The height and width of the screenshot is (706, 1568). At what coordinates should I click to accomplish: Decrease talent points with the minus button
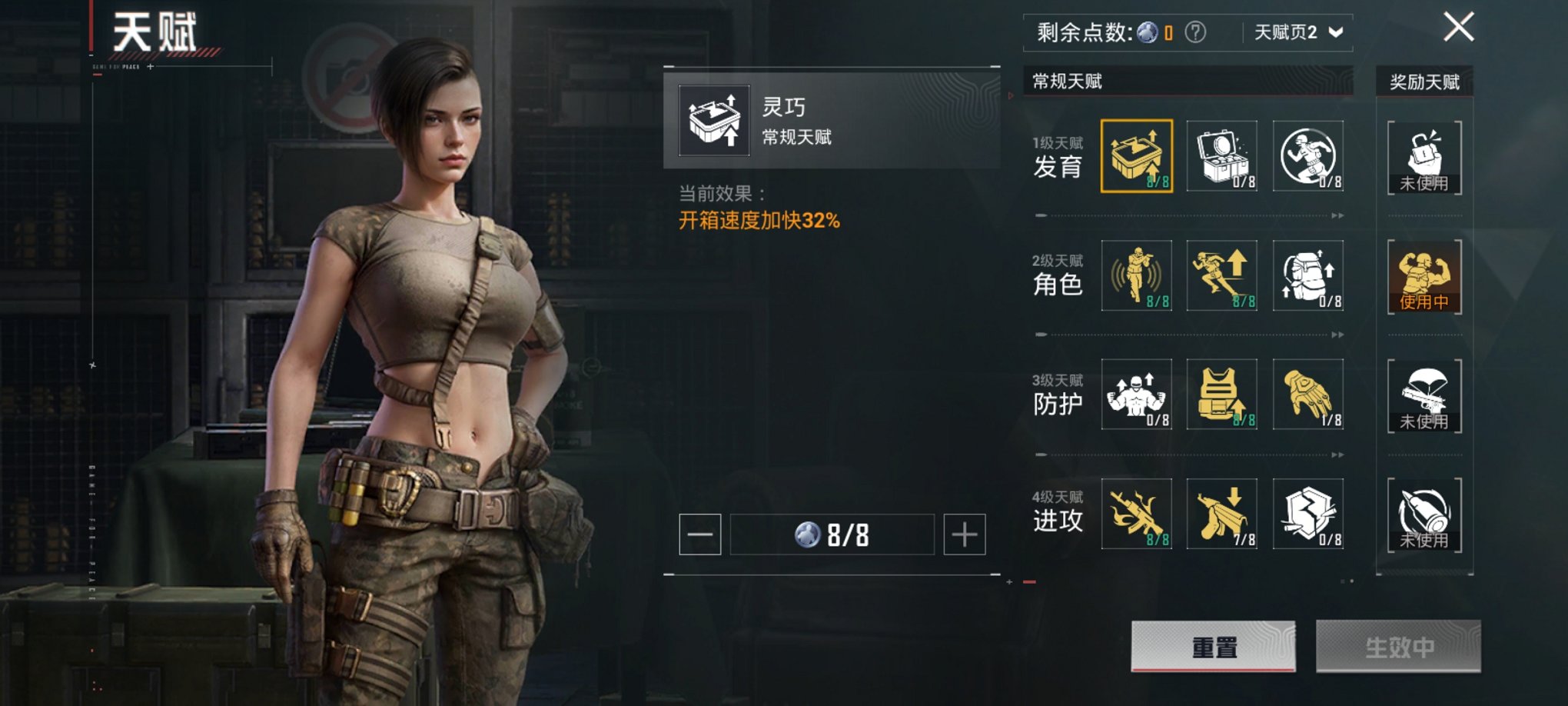[x=699, y=534]
